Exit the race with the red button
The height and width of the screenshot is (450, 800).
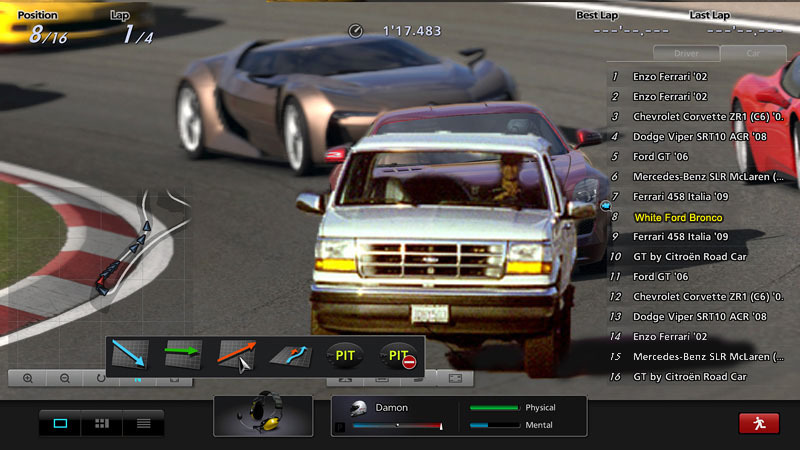coord(759,423)
